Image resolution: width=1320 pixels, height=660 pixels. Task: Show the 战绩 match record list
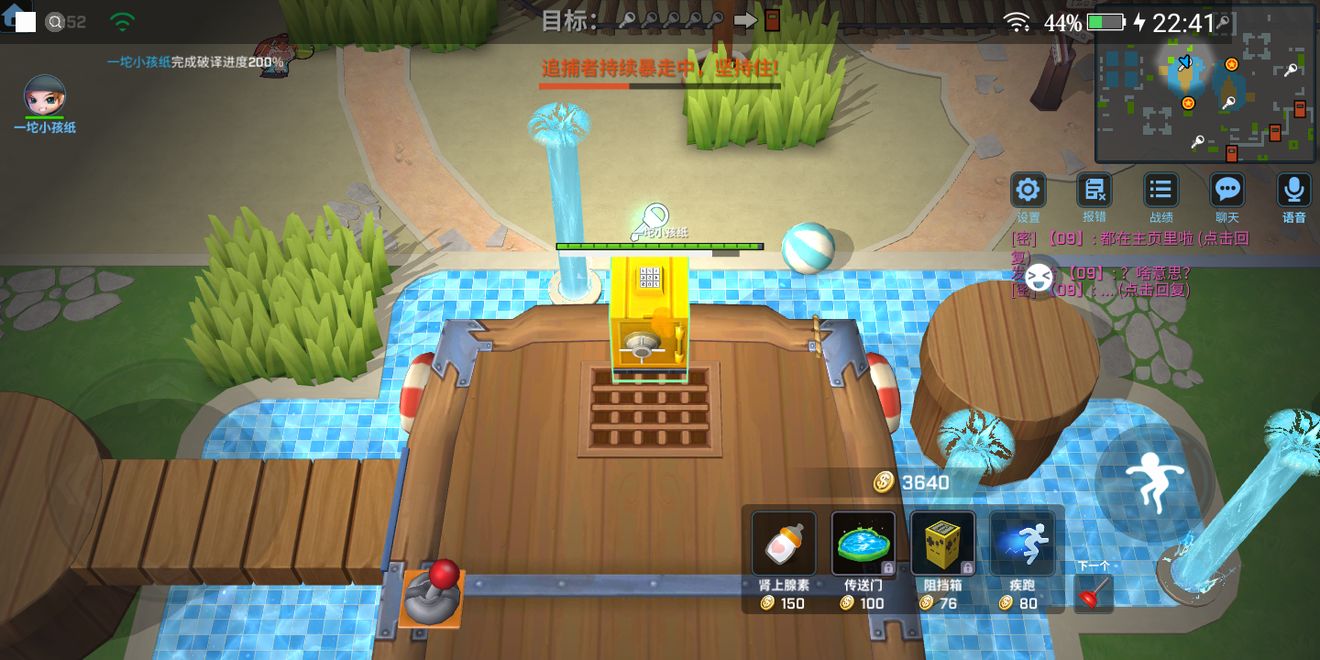1160,190
